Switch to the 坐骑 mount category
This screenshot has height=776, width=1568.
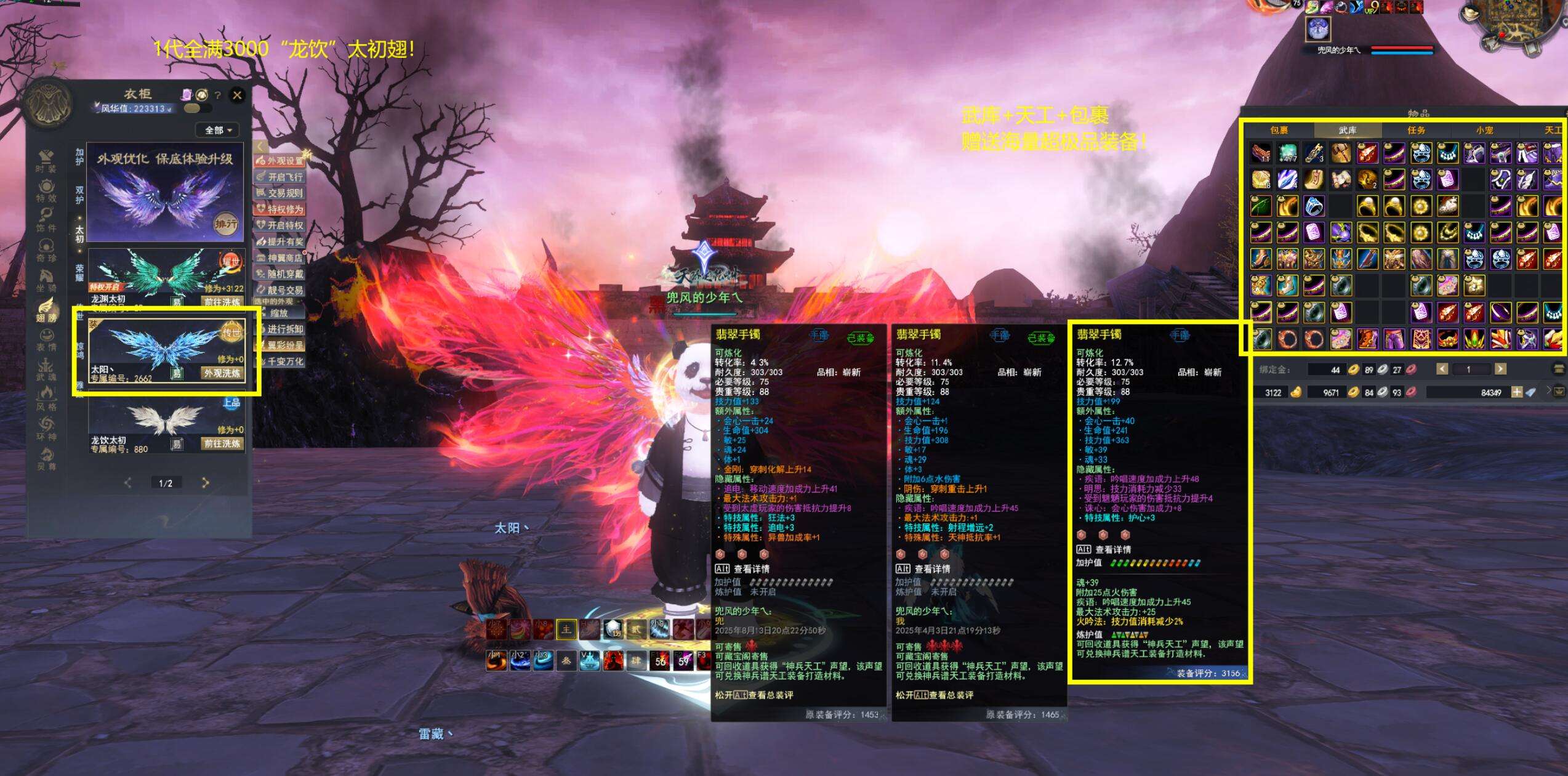[46, 280]
